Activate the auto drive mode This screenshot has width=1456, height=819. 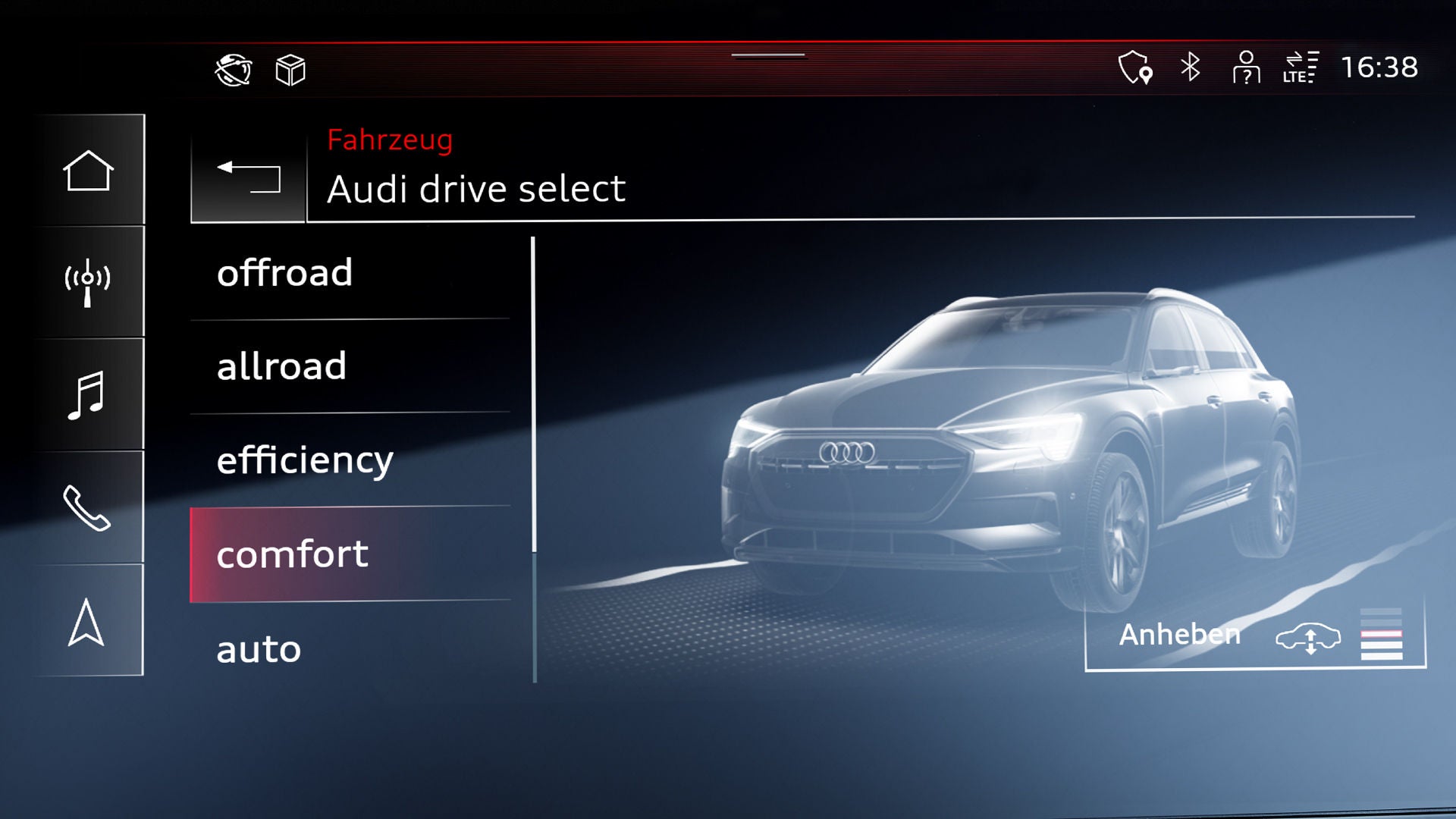pos(349,649)
